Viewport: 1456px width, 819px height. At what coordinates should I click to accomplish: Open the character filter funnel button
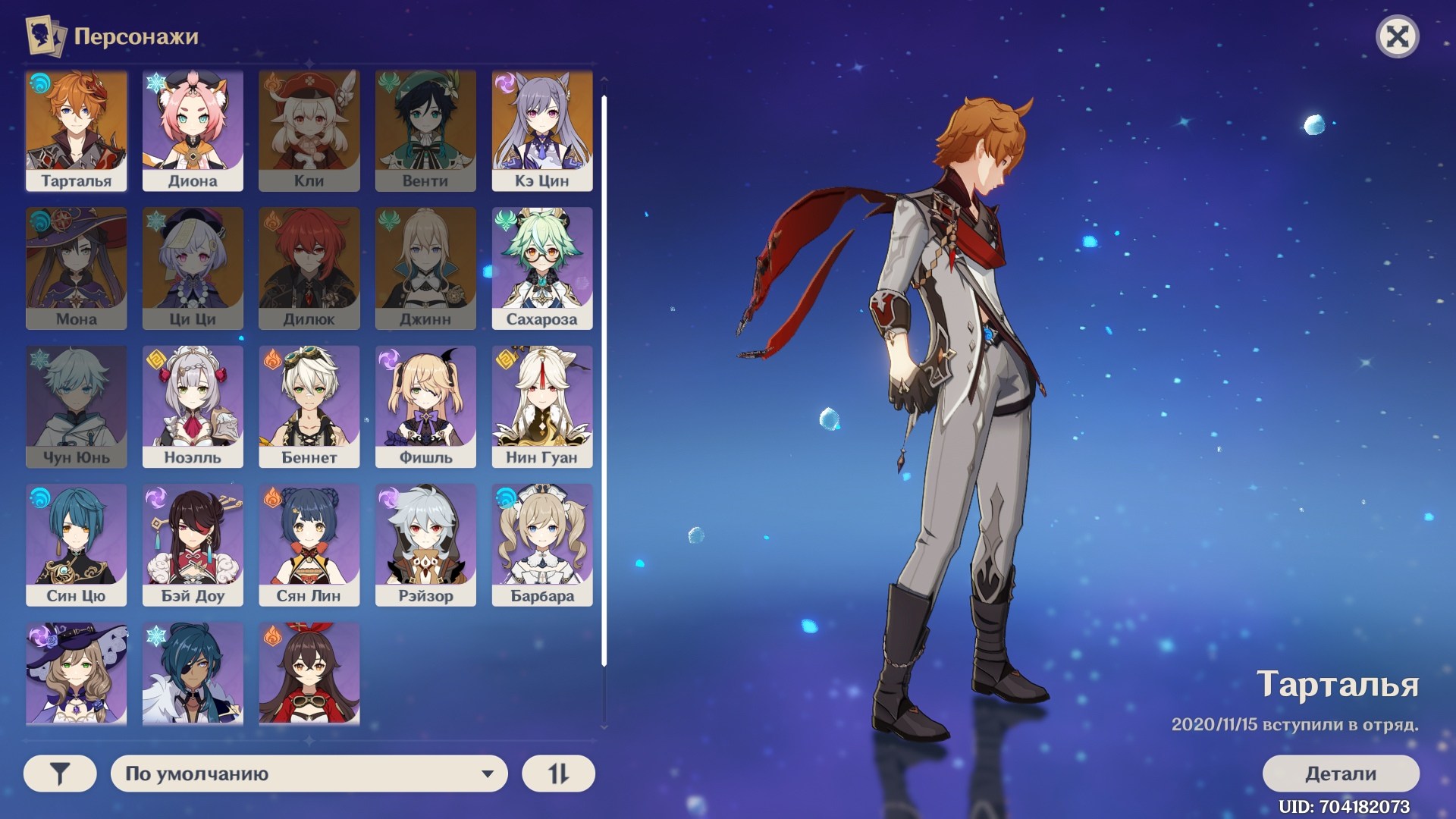click(x=60, y=773)
